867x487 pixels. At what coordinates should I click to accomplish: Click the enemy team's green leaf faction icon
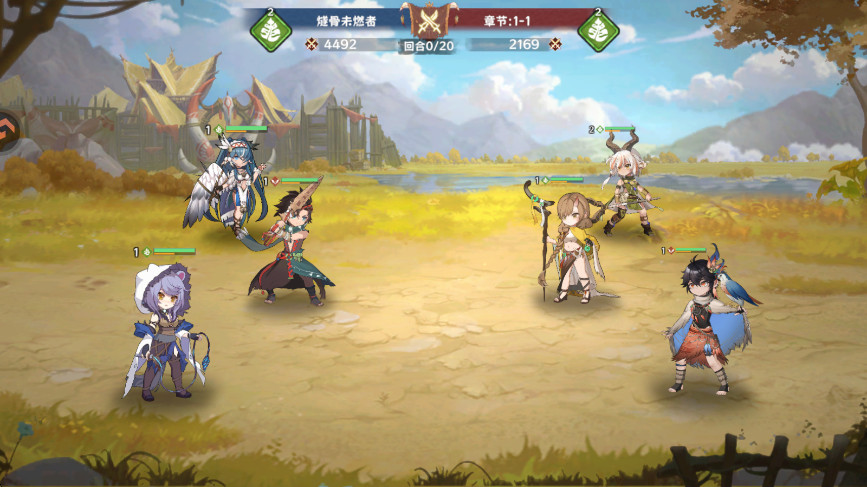pos(598,30)
